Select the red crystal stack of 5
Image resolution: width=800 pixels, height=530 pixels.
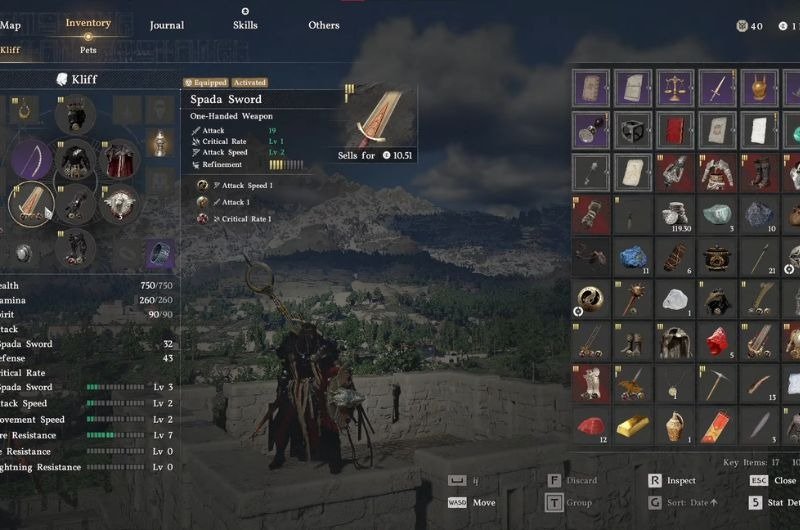click(x=717, y=341)
